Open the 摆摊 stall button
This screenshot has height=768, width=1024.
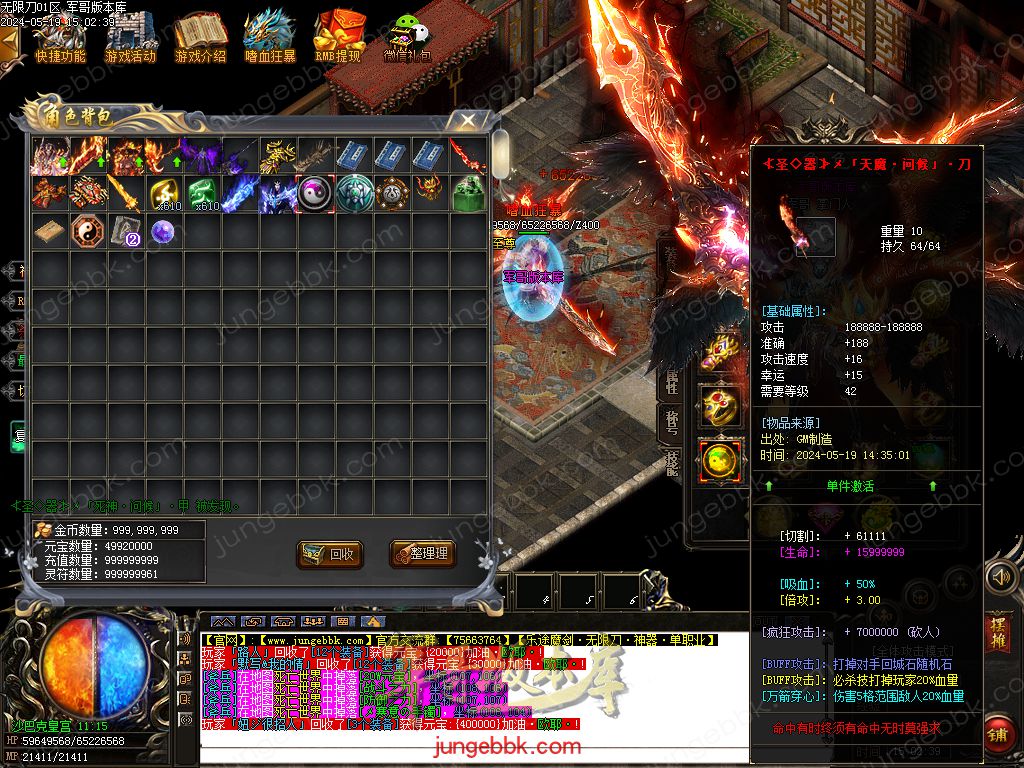[x=998, y=632]
